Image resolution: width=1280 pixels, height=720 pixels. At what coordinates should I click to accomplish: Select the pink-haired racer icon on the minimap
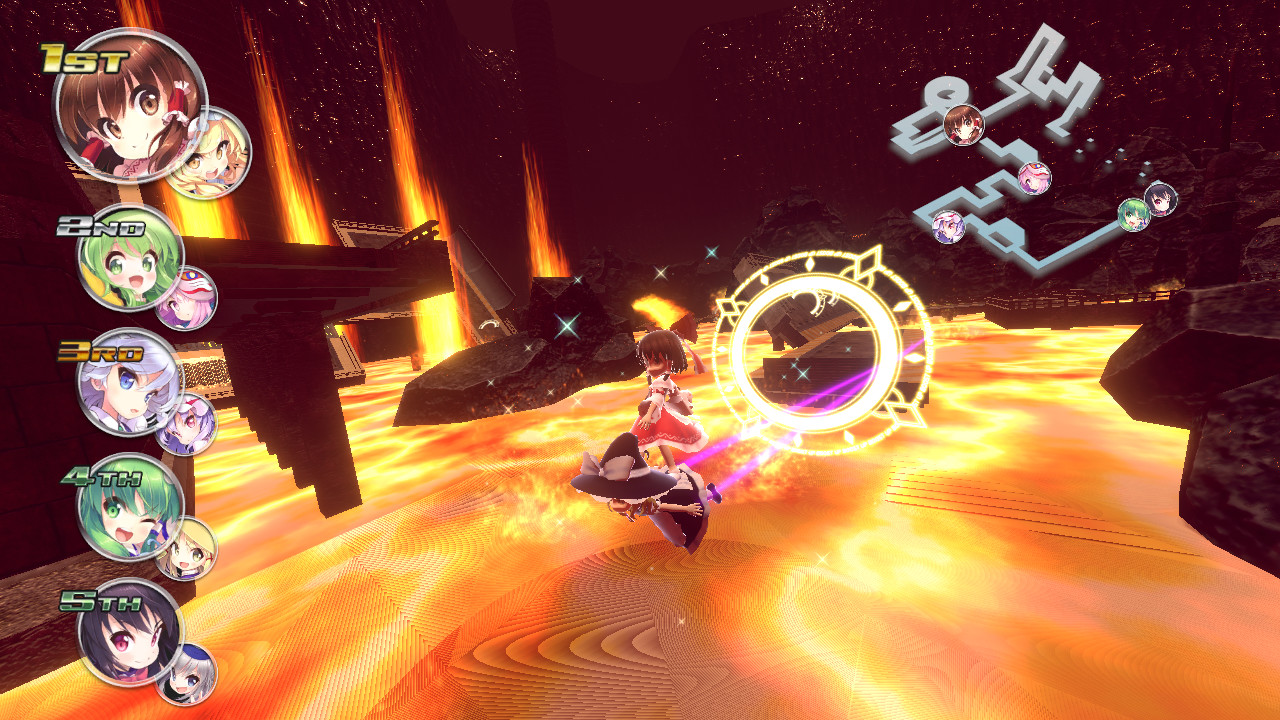[1034, 178]
